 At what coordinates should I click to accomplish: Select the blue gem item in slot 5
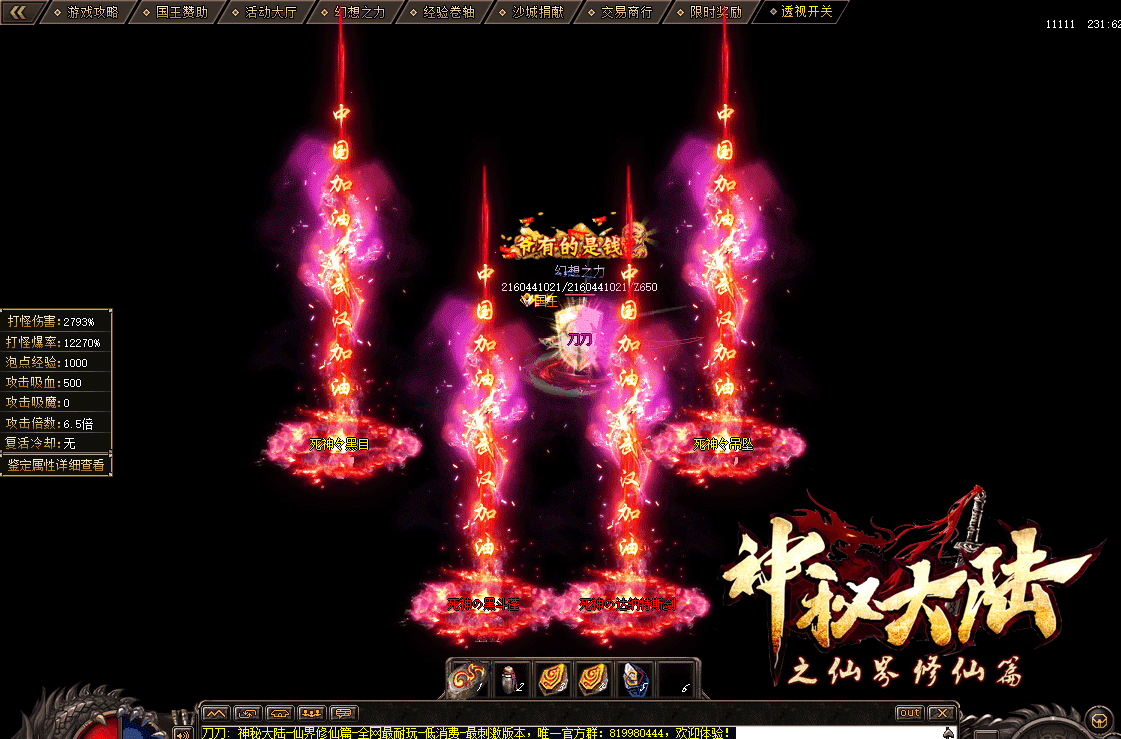(x=635, y=678)
